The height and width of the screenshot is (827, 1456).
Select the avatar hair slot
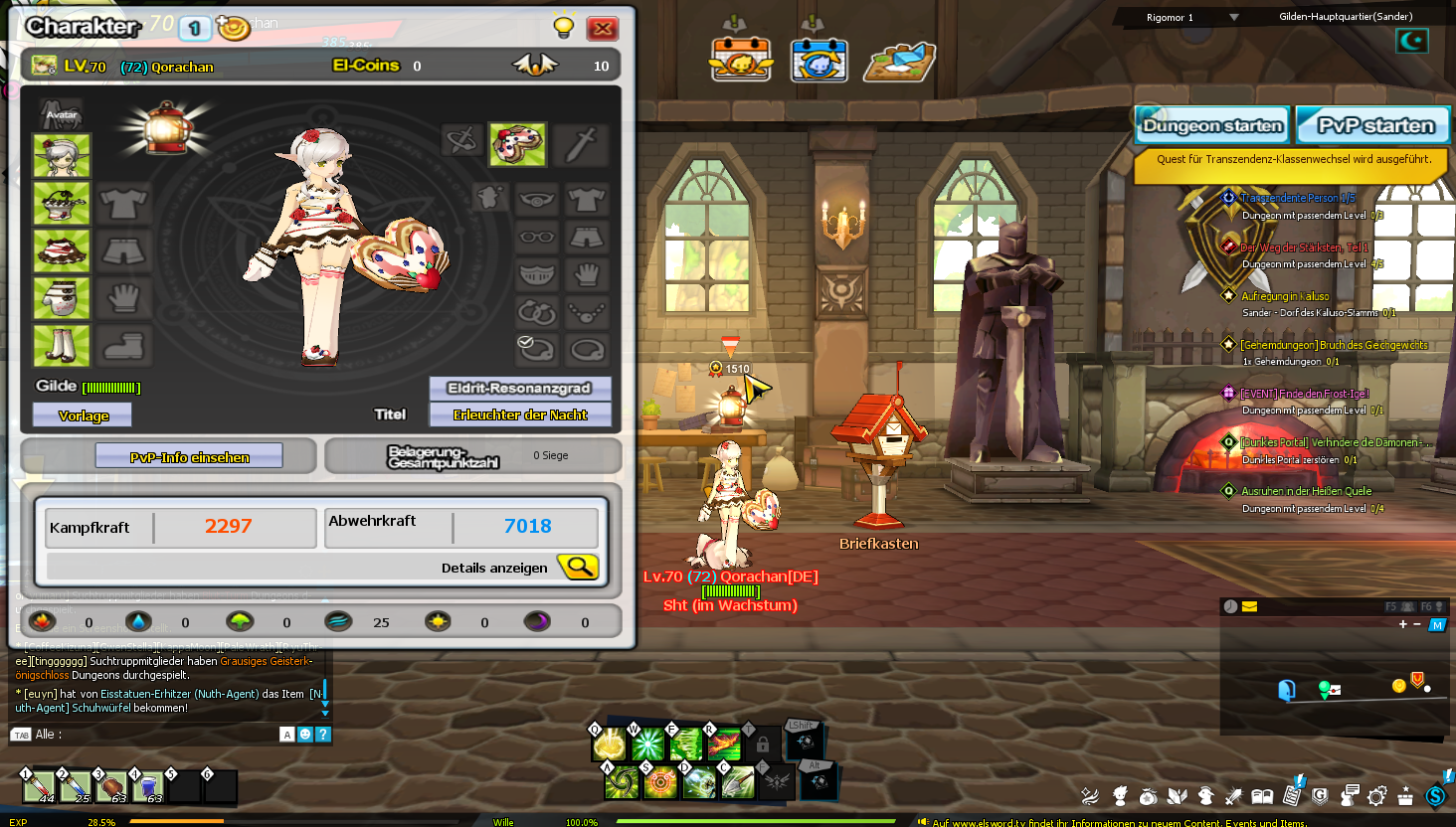coord(62,156)
